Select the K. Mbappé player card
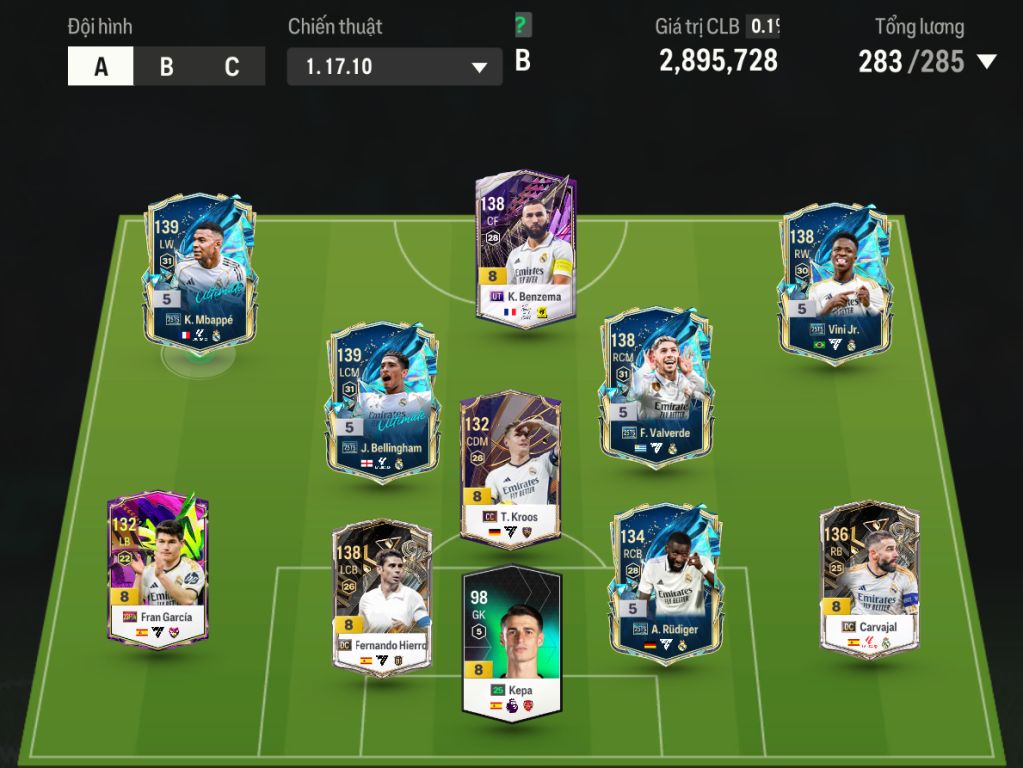This screenshot has width=1023, height=768. (x=200, y=271)
